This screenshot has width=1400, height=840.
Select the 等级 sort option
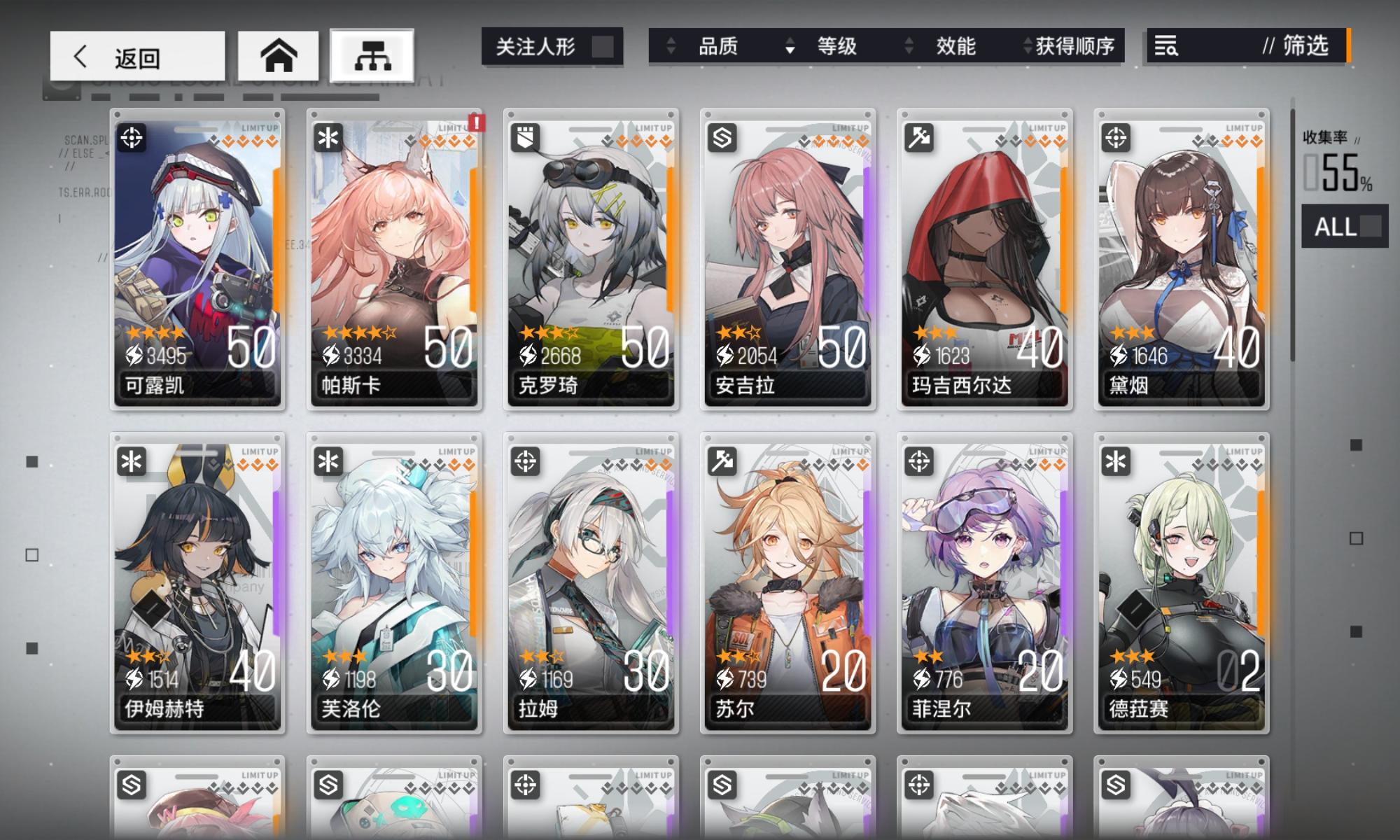836,47
